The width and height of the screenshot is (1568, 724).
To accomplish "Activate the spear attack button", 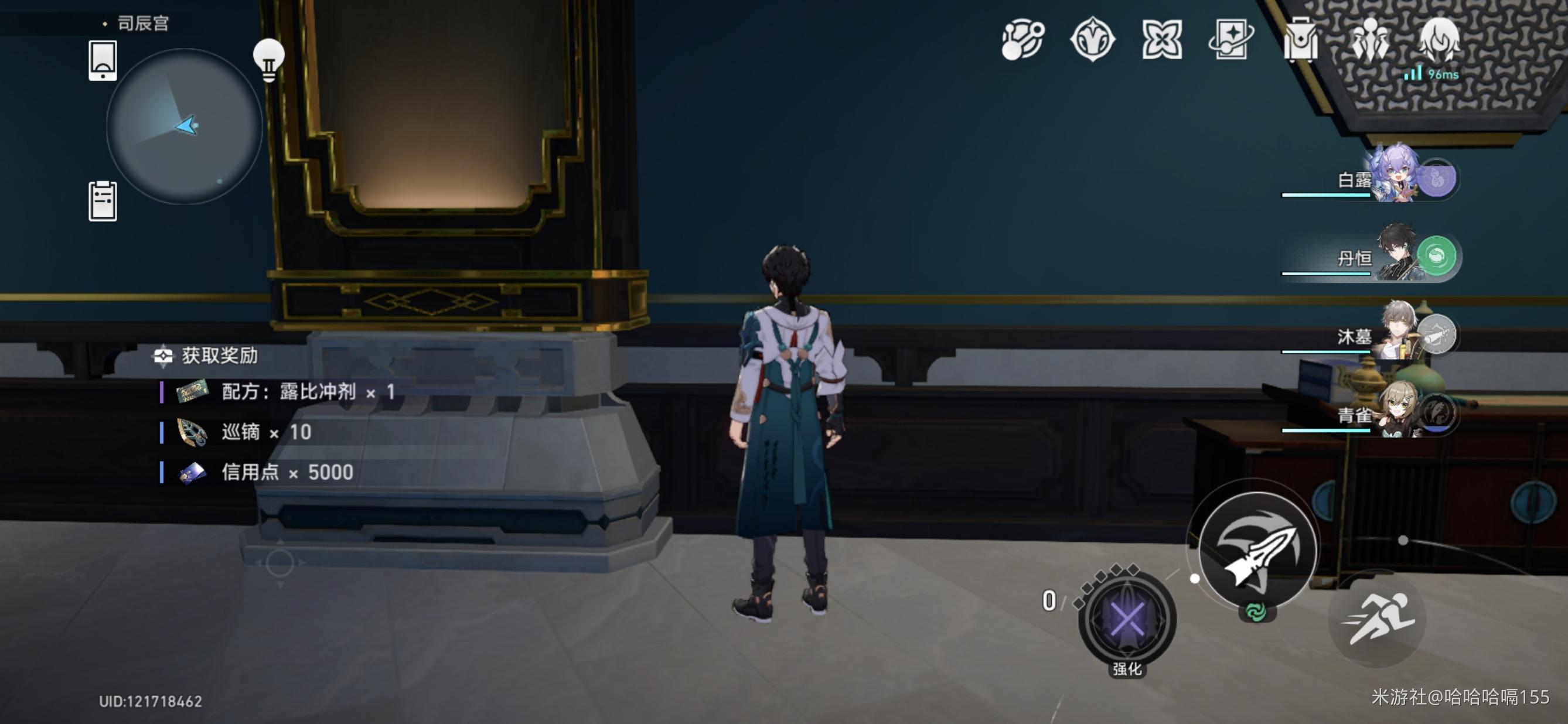I will [x=1258, y=550].
